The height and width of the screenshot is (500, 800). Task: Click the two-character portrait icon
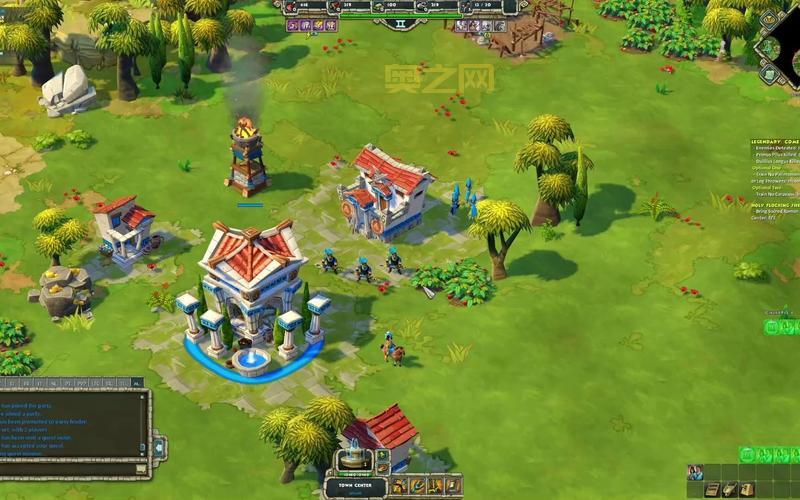695,472
